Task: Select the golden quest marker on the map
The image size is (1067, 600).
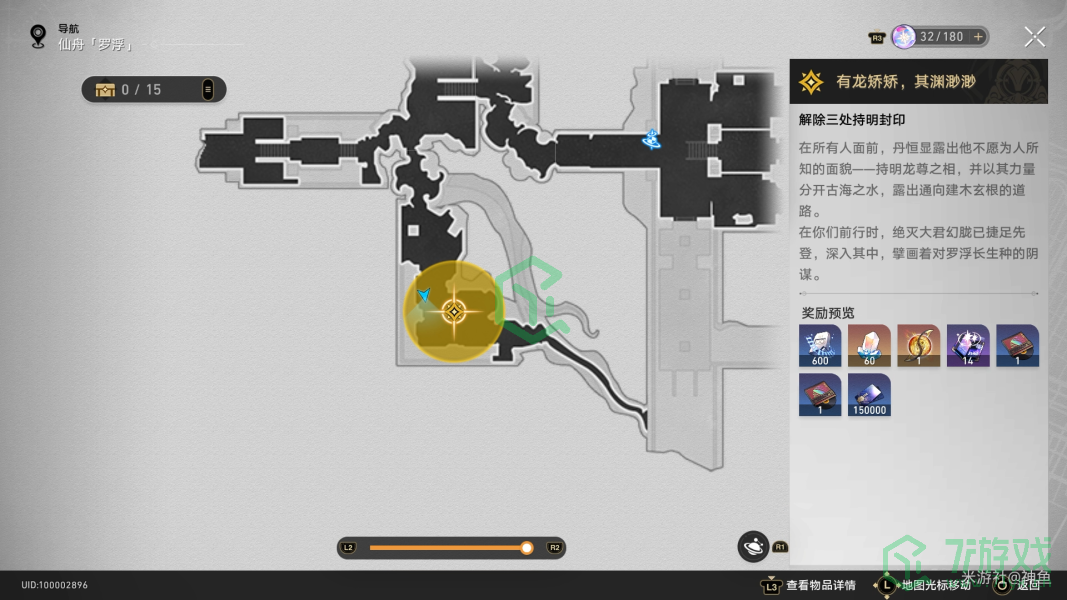Action: click(454, 312)
